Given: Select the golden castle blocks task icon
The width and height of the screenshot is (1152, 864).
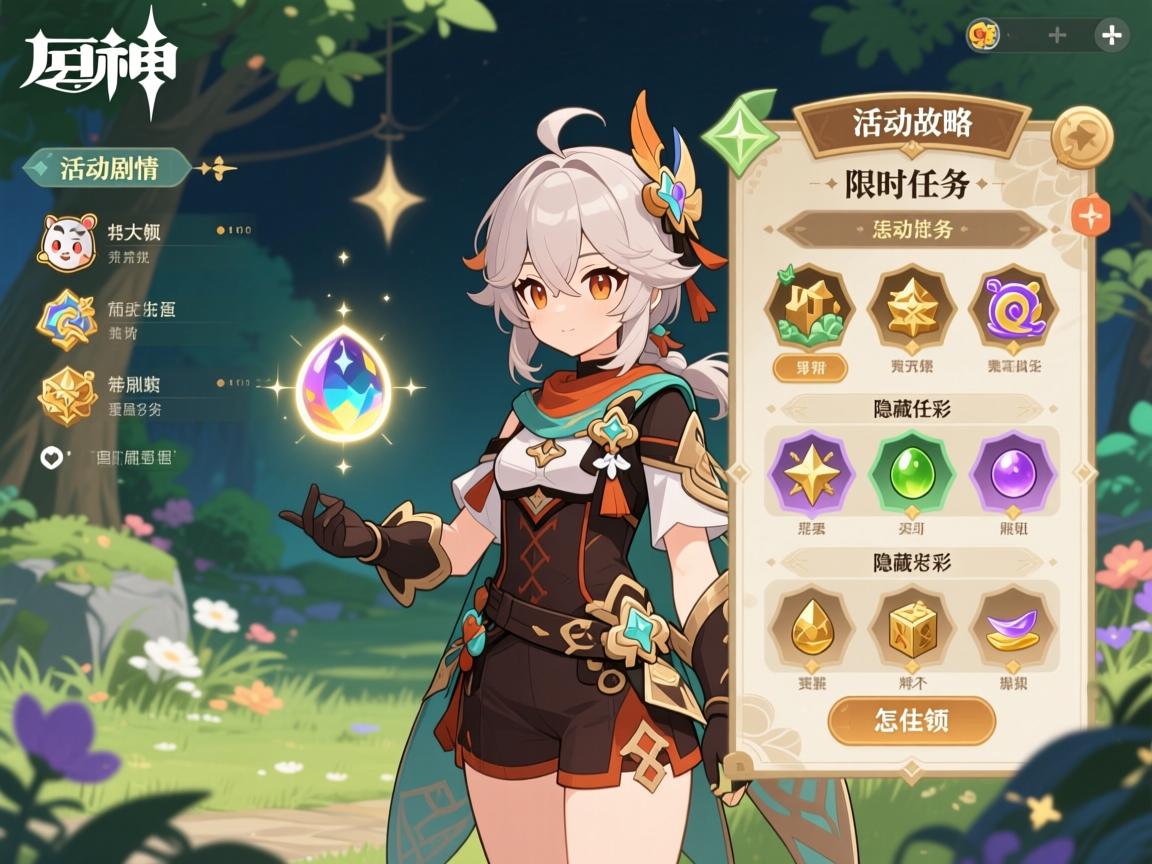Looking at the screenshot, I should pos(809,307).
